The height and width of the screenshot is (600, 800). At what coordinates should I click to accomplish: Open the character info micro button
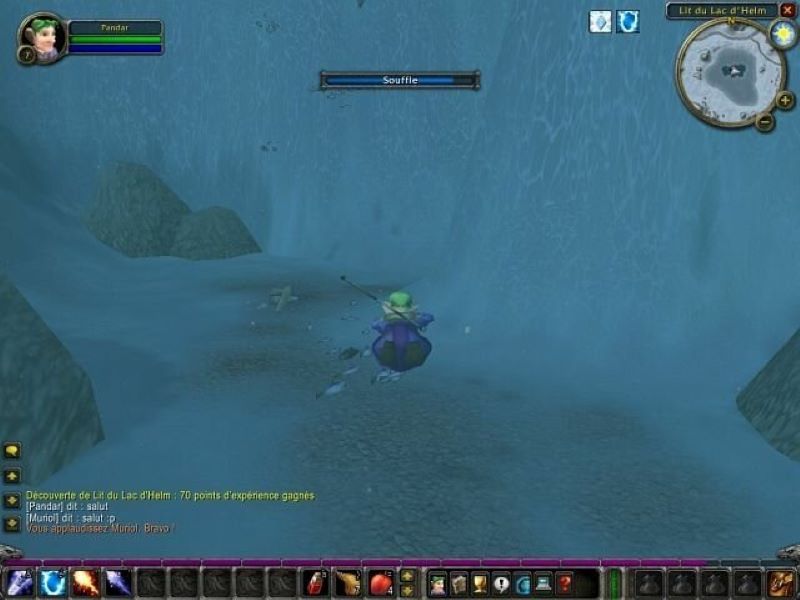click(x=437, y=583)
